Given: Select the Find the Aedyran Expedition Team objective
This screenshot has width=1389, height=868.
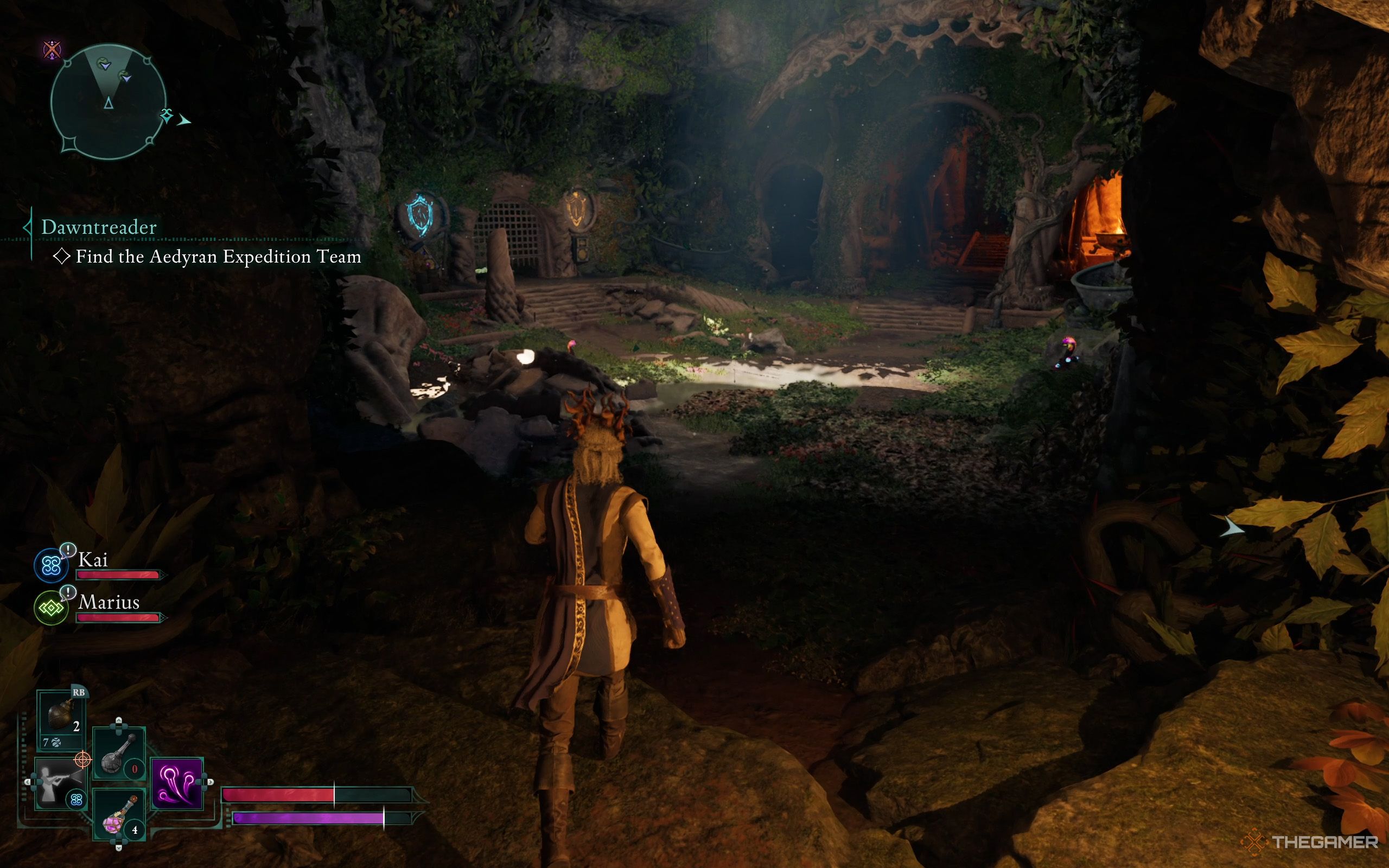Looking at the screenshot, I should [x=218, y=257].
